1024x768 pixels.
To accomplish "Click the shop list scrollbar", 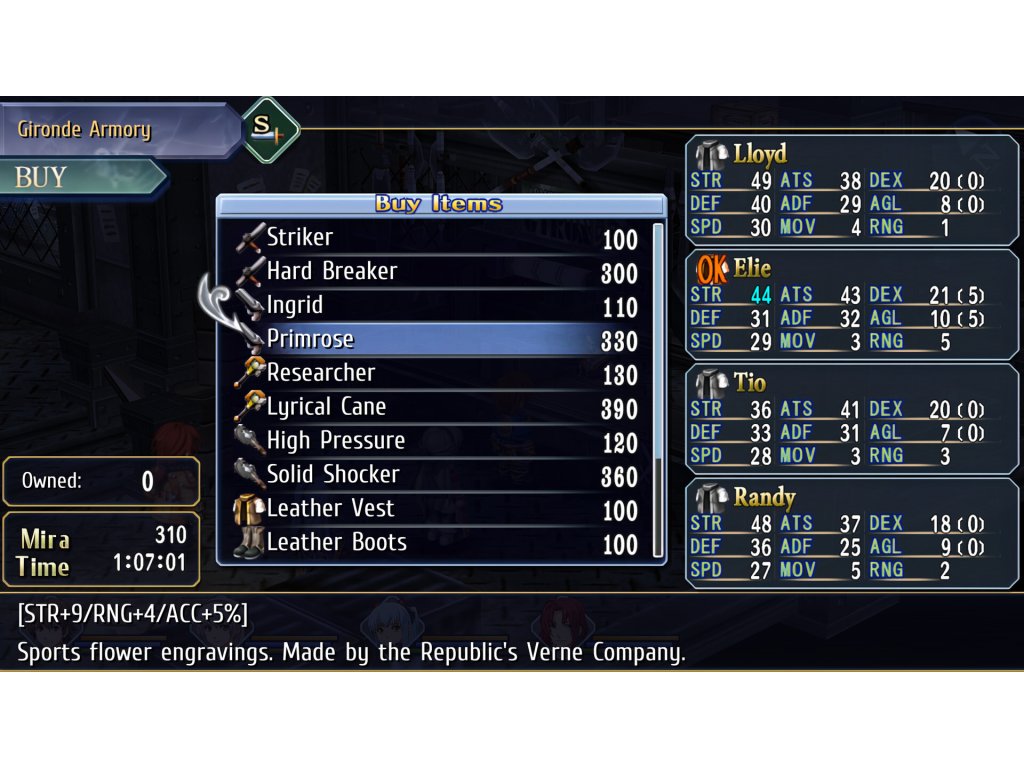I will point(658,390).
